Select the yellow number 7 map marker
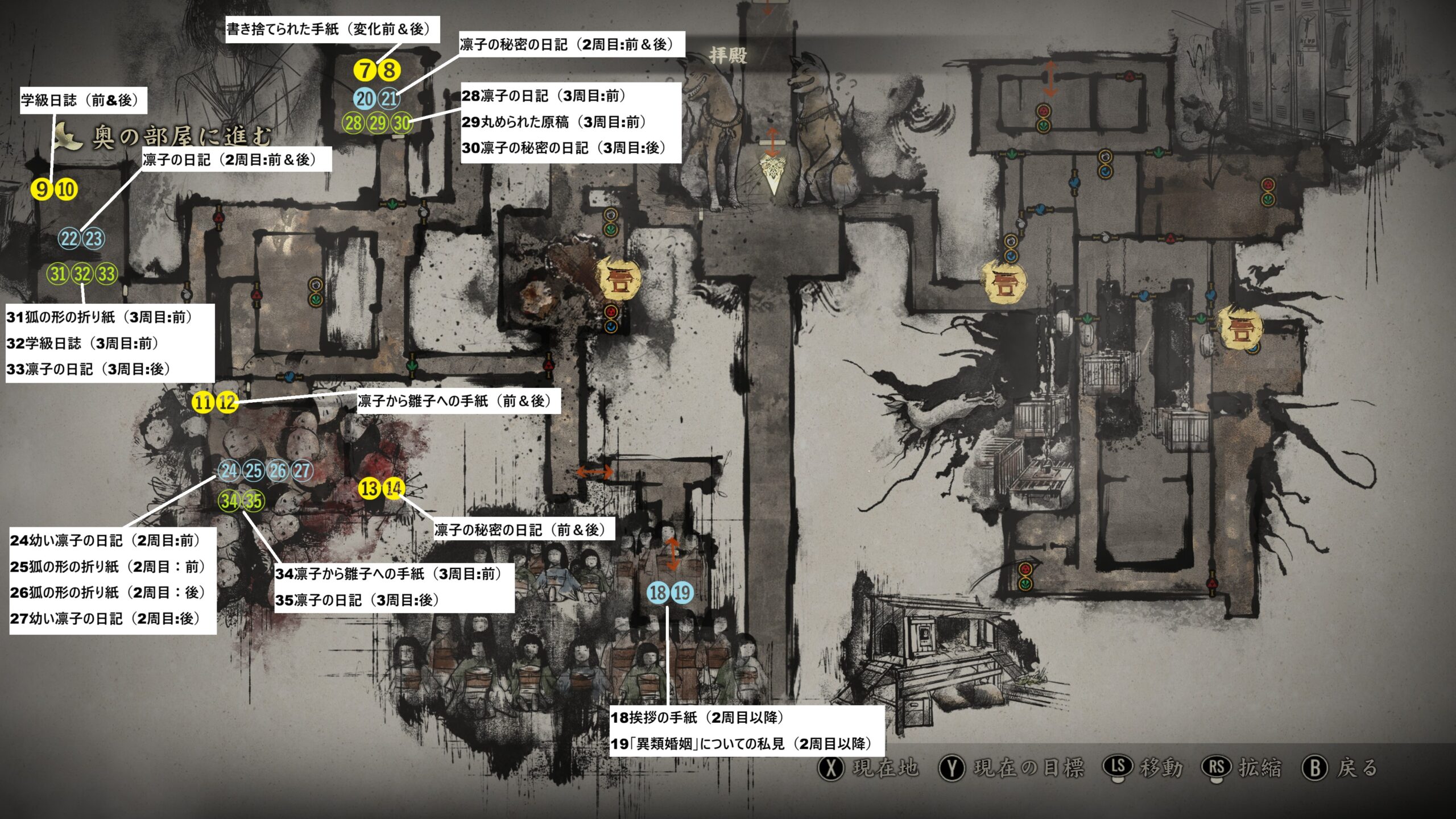 [365, 71]
